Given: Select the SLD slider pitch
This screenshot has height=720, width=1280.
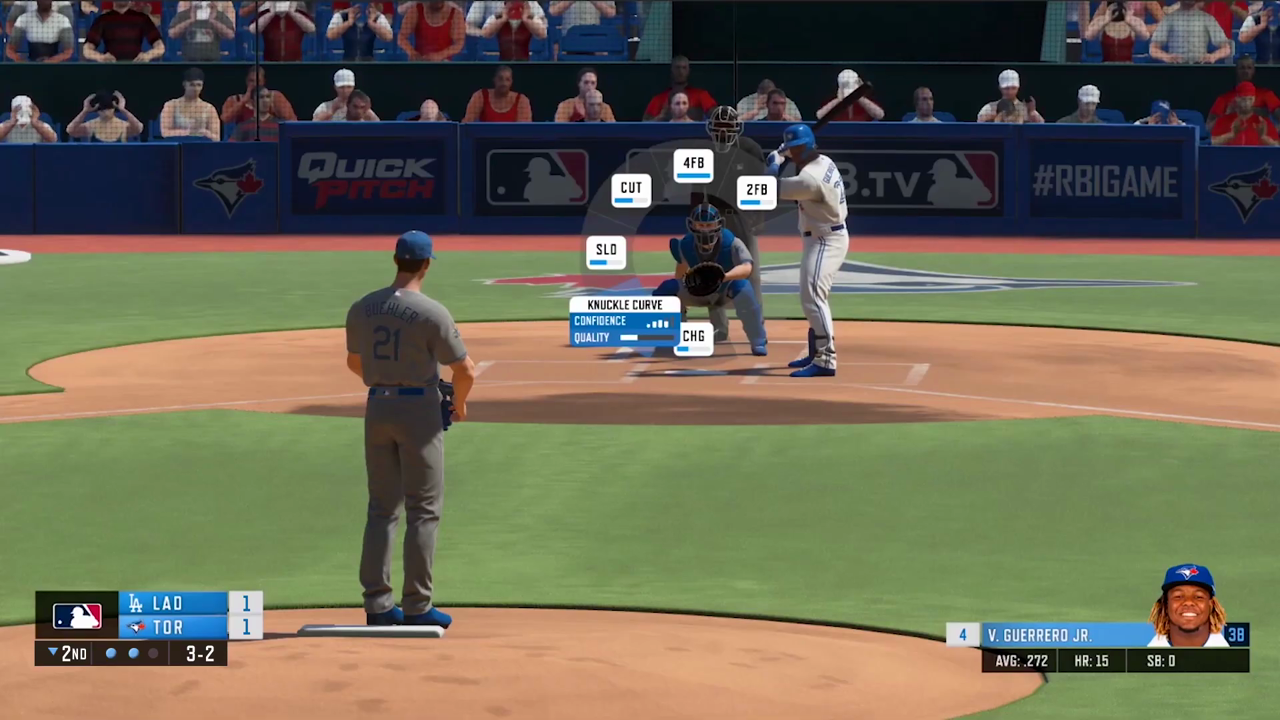Looking at the screenshot, I should pos(606,253).
